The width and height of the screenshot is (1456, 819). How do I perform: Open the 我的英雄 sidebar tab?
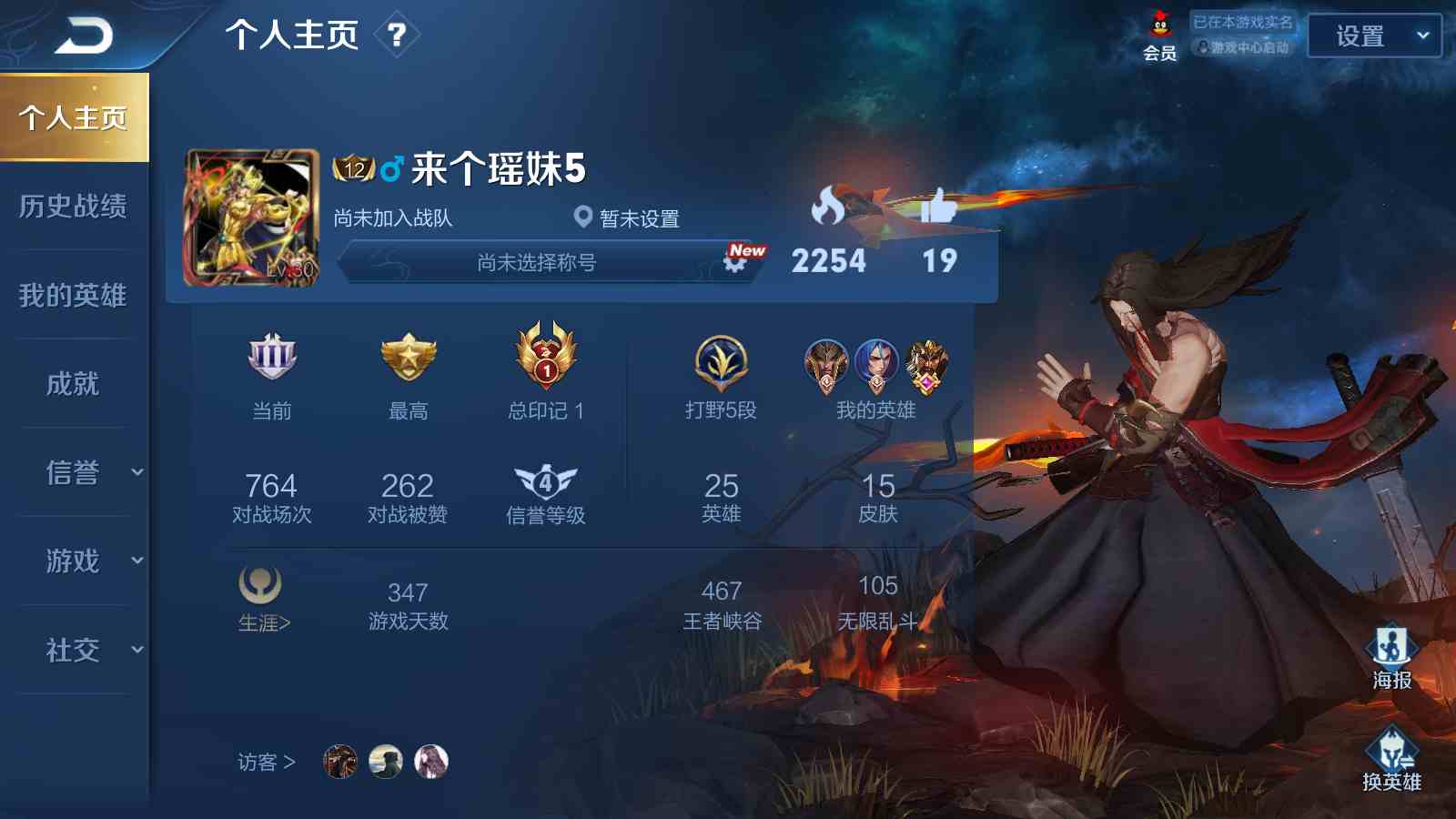point(73,296)
